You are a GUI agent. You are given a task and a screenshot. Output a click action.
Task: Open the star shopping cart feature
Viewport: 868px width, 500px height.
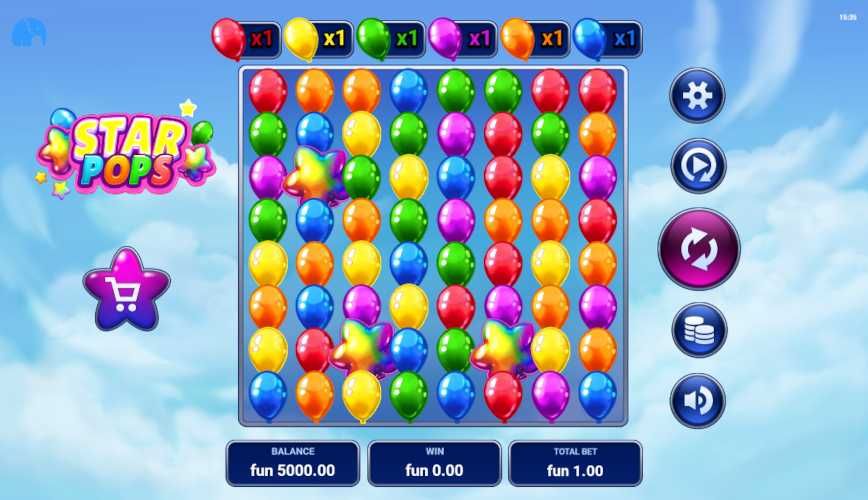(126, 291)
